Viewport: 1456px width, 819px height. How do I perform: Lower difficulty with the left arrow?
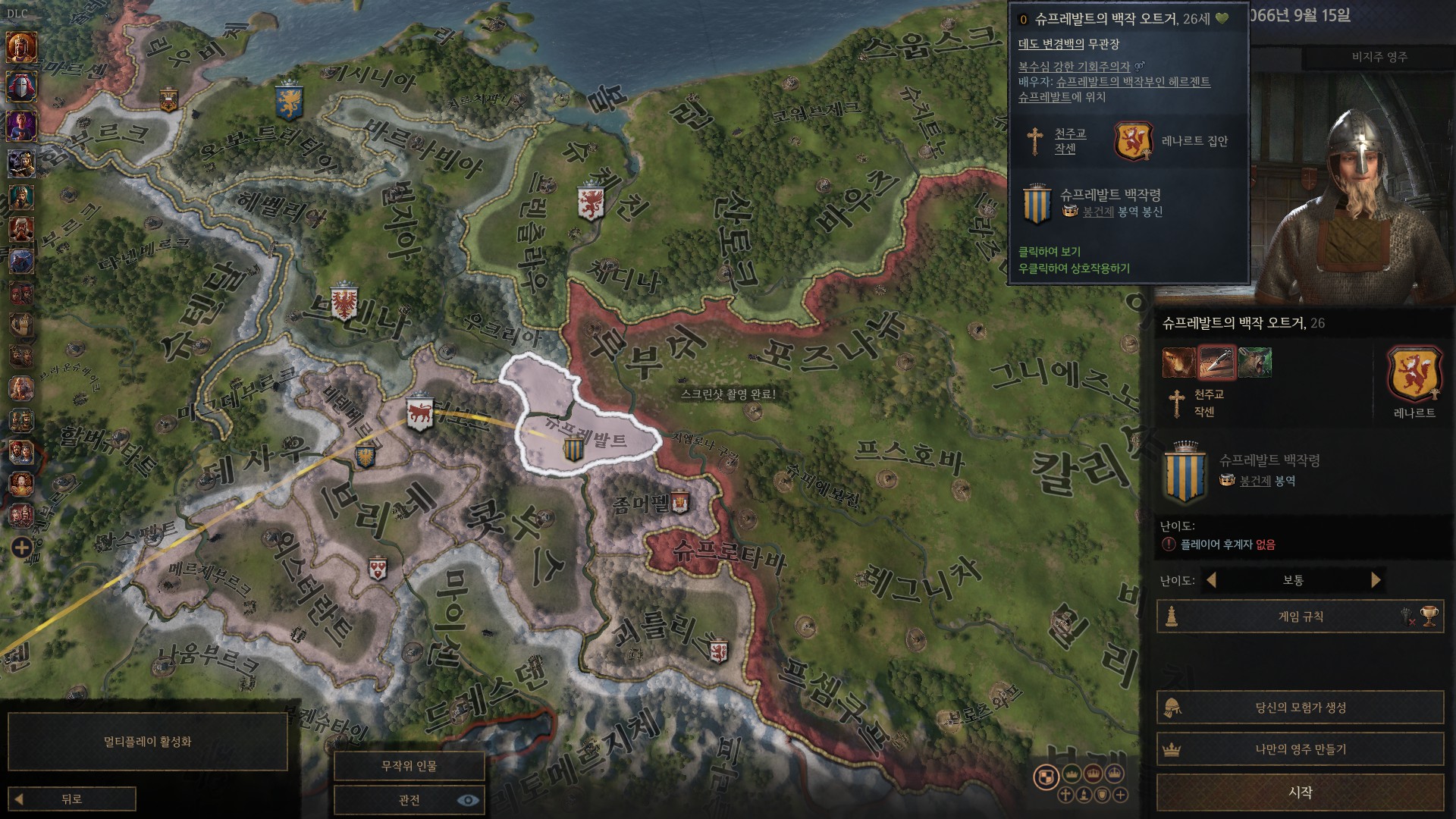click(1211, 580)
